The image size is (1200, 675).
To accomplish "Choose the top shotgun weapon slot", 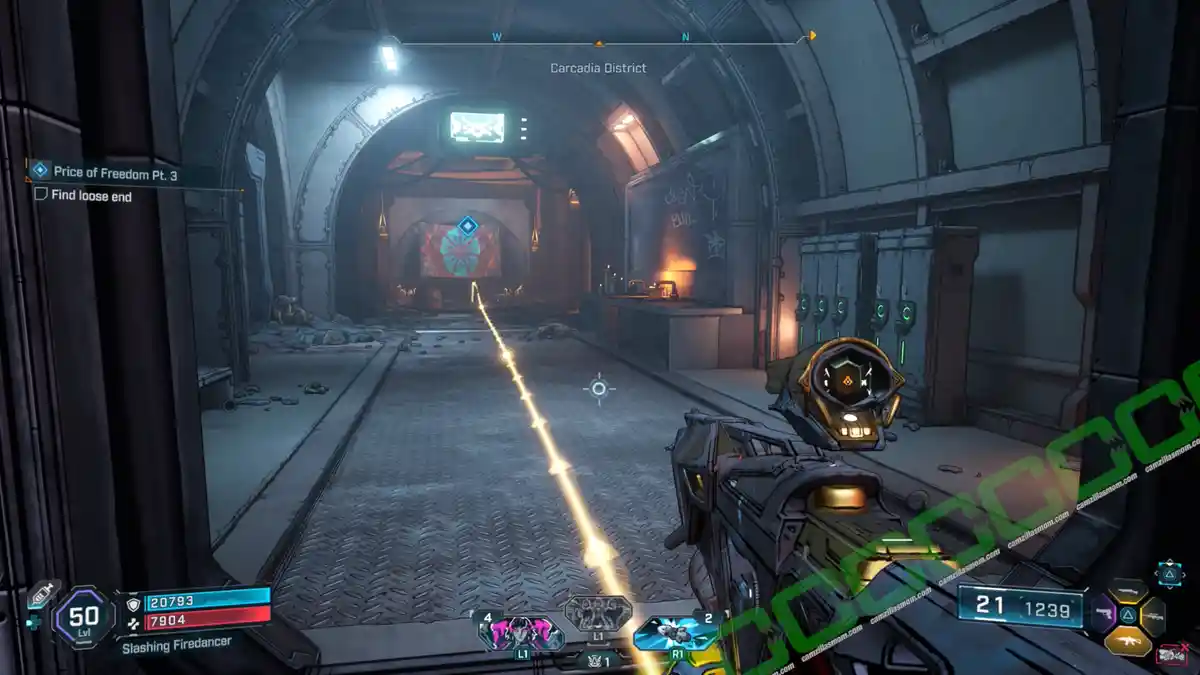I will tap(1128, 590).
